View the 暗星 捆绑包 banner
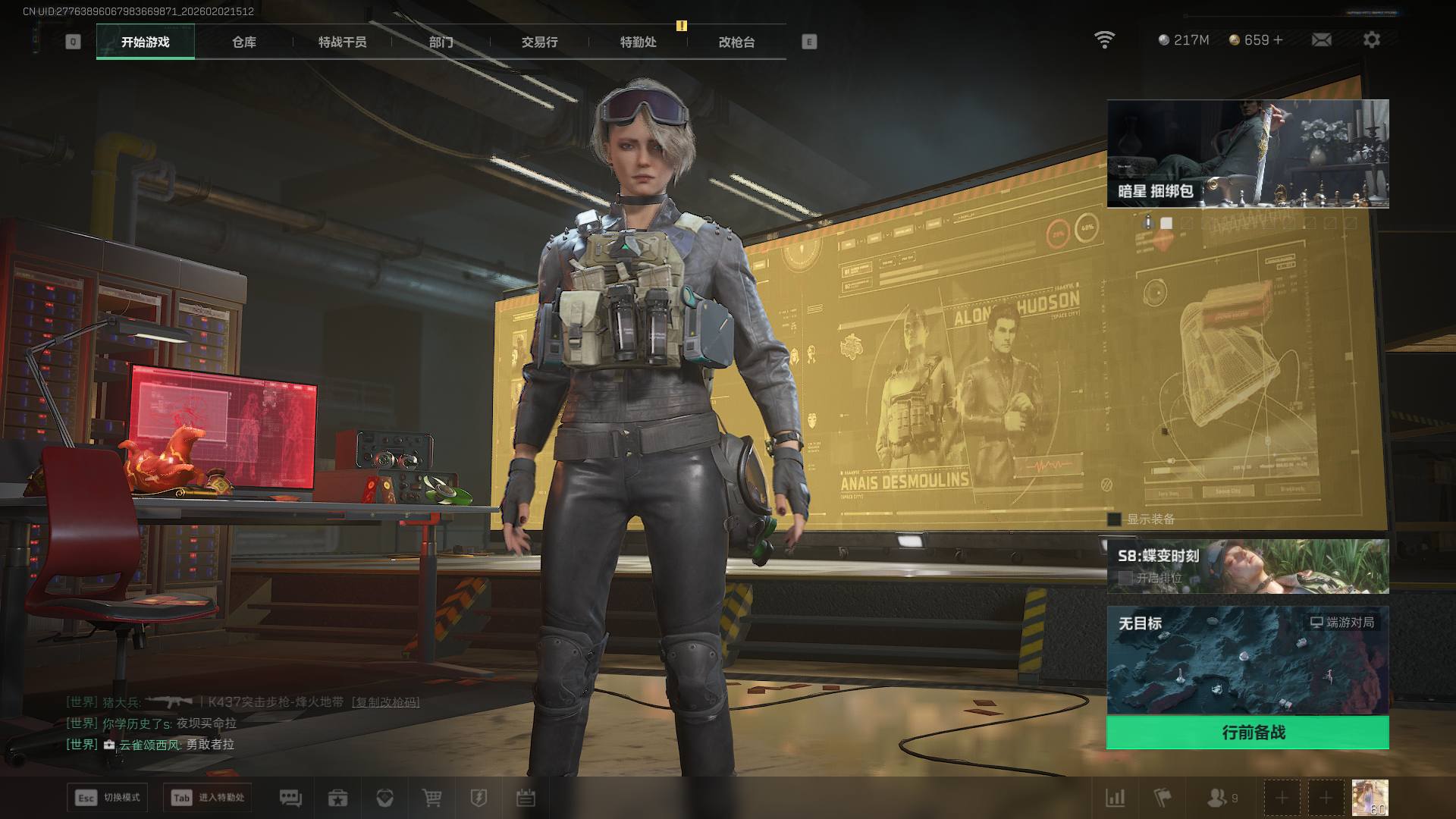Viewport: 1456px width, 819px height. pos(1247,153)
